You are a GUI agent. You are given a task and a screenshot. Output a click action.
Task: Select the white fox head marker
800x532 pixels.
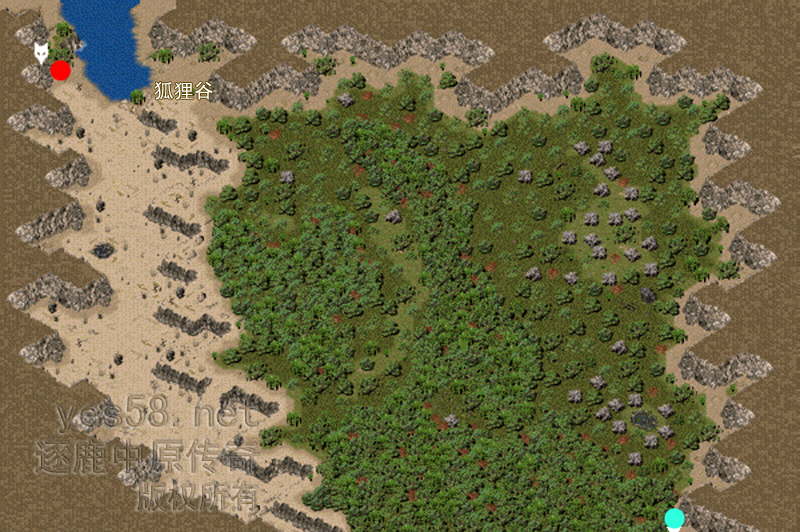click(41, 52)
